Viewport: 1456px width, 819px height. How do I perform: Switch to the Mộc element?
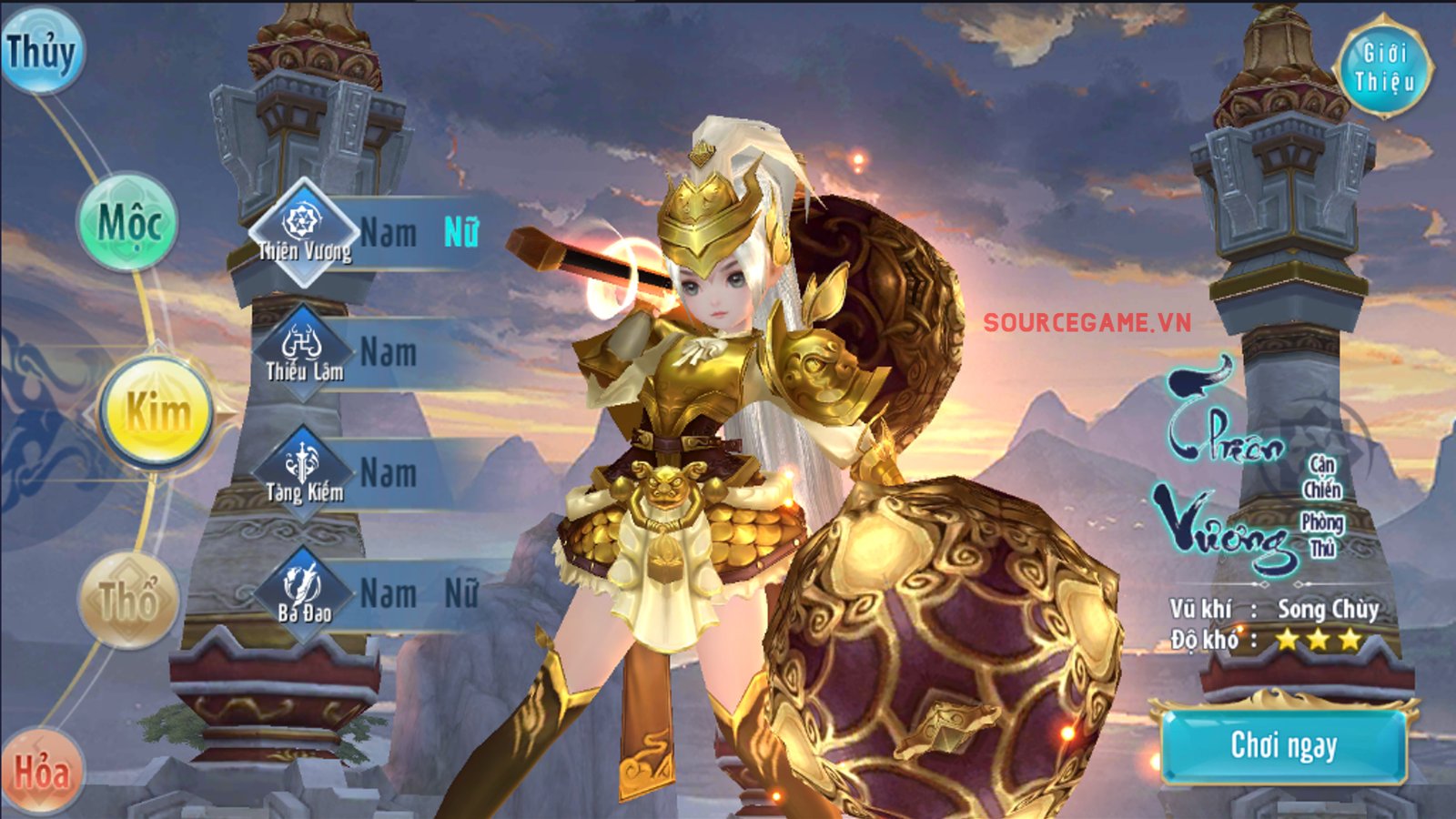(x=128, y=222)
